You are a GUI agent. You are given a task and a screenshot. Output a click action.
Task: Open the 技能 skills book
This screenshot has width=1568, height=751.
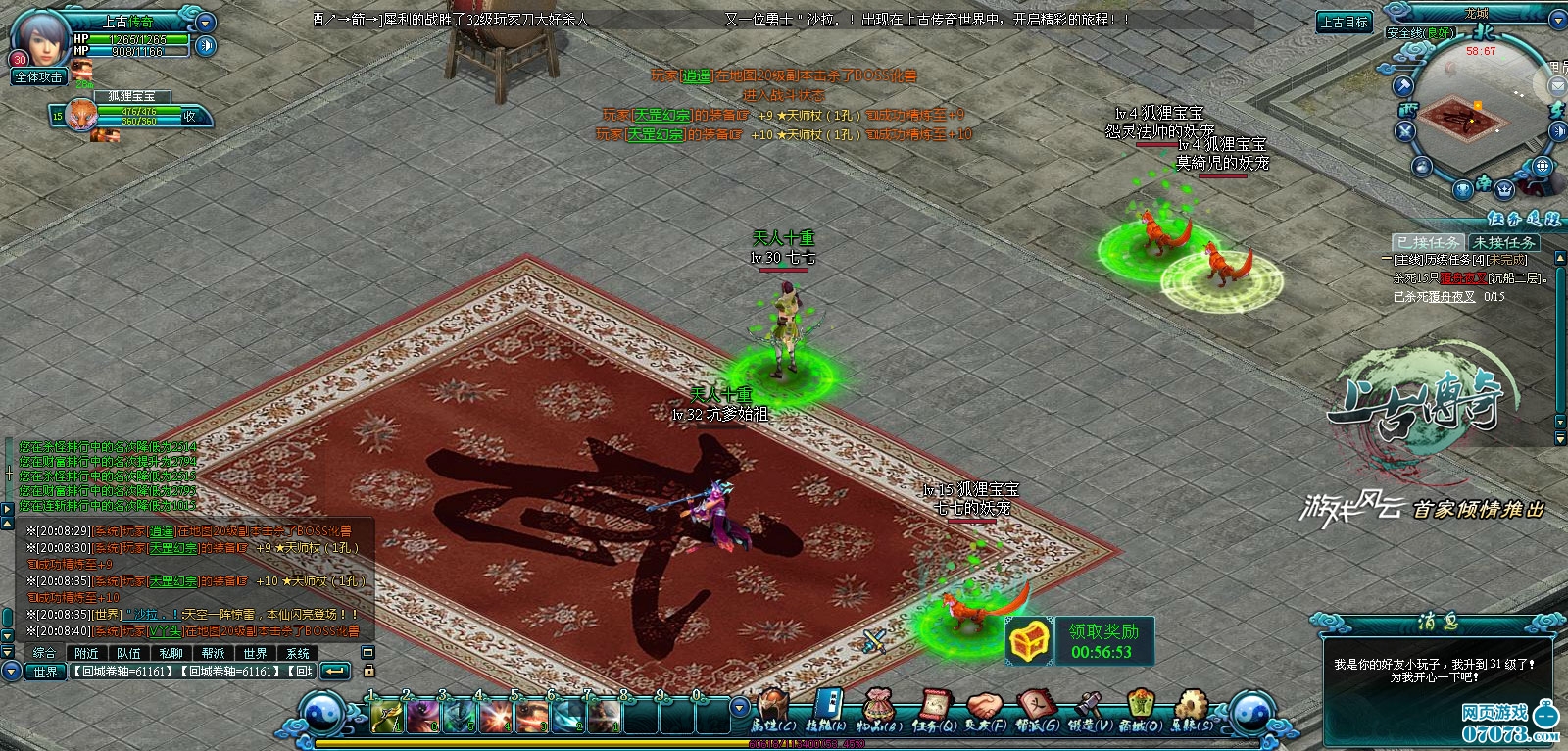(x=825, y=710)
